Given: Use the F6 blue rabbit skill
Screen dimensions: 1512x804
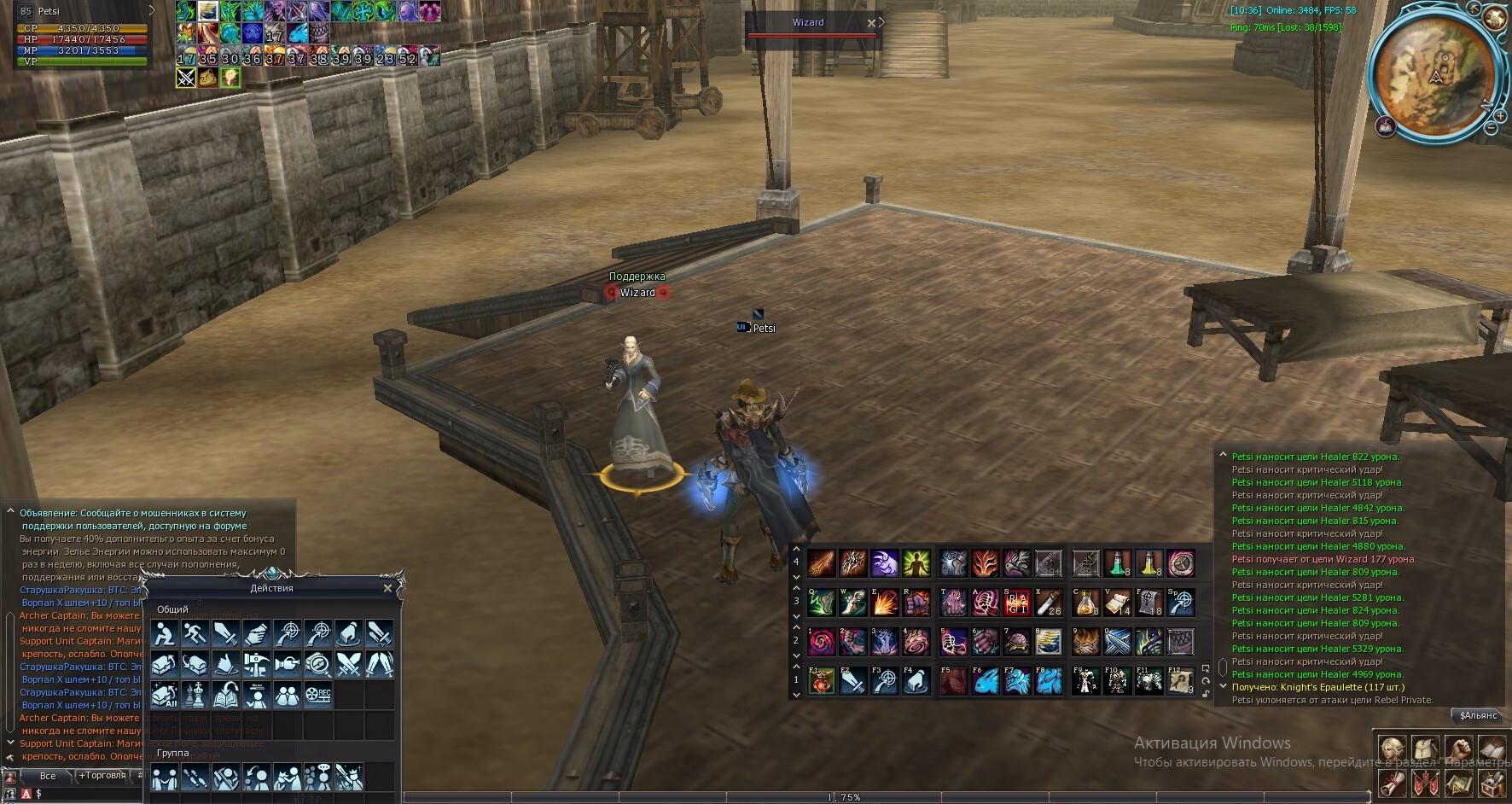Looking at the screenshot, I should [986, 681].
